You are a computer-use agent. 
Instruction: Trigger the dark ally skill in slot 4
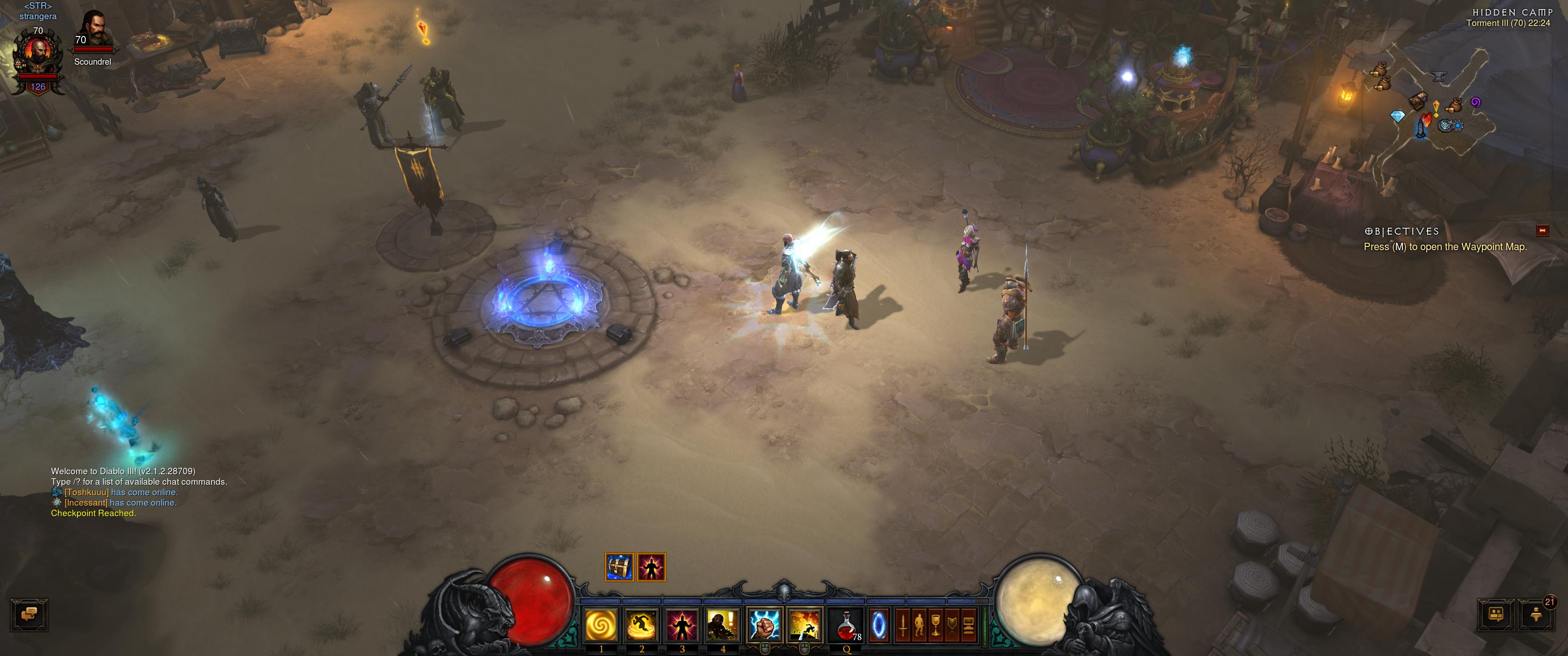click(722, 625)
